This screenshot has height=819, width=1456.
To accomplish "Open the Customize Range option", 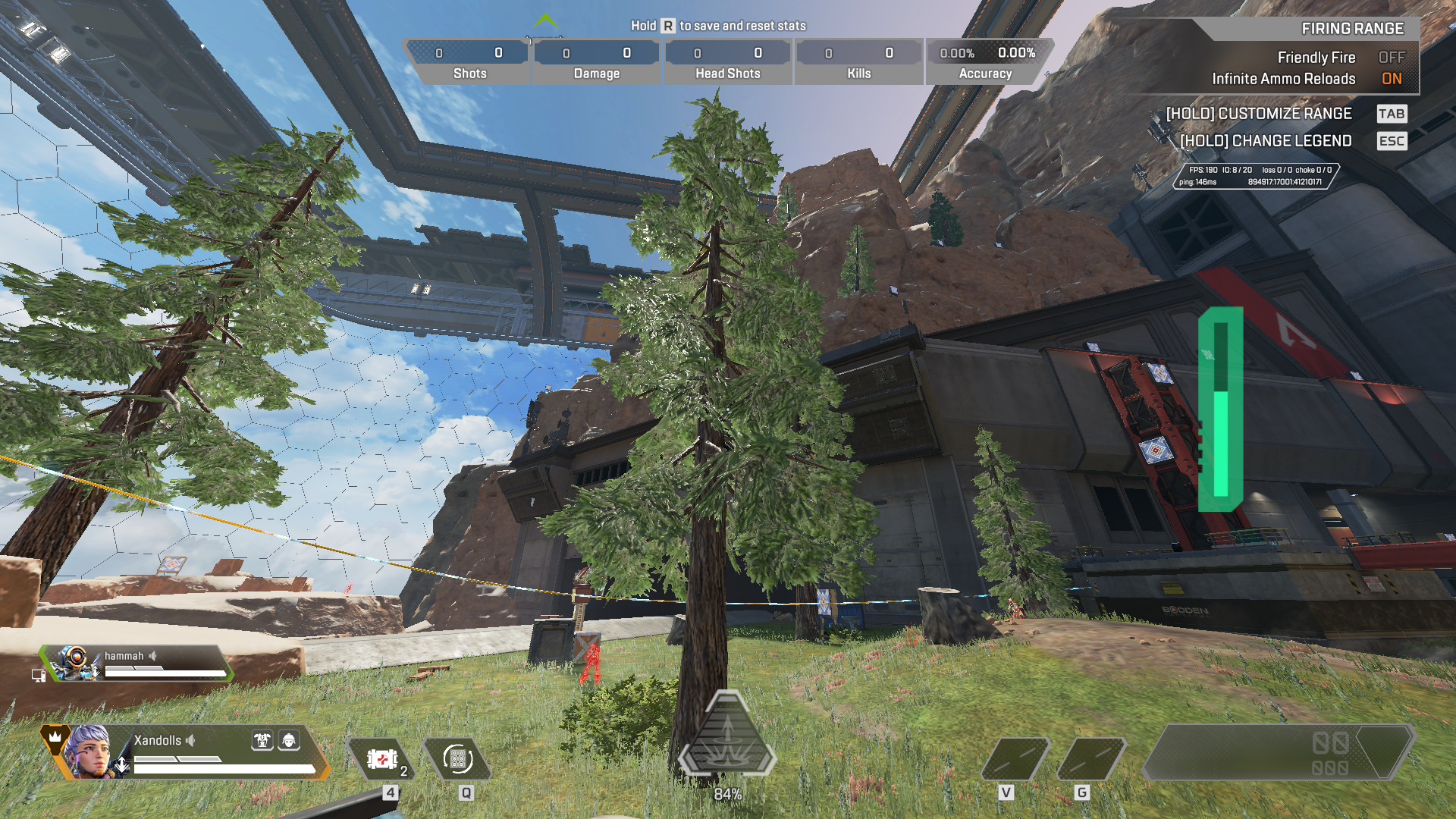I will point(1259,114).
